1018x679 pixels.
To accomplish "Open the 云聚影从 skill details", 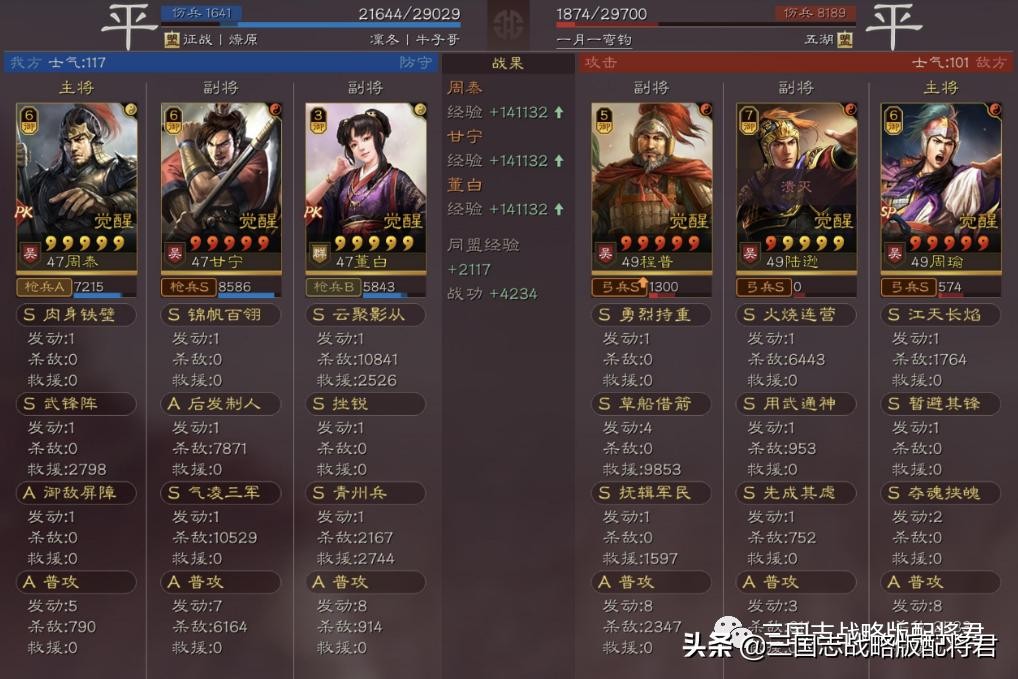I will pos(365,315).
